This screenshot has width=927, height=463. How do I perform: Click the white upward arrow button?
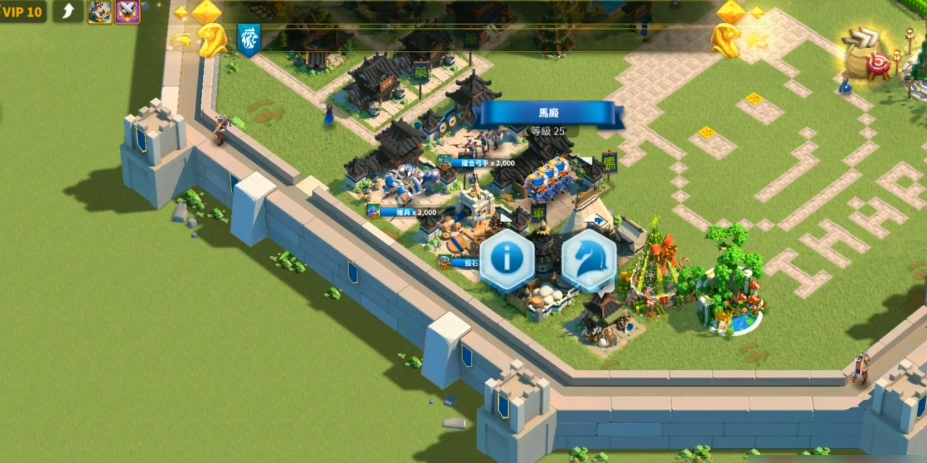pyautogui.click(x=69, y=12)
